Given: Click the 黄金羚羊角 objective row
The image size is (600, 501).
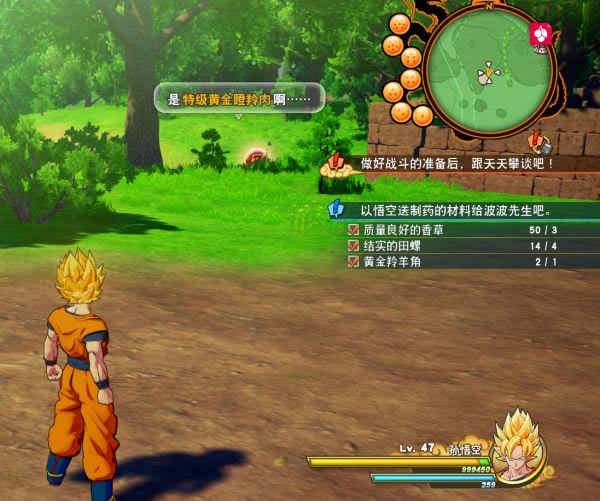Looking at the screenshot, I should pos(462,262).
